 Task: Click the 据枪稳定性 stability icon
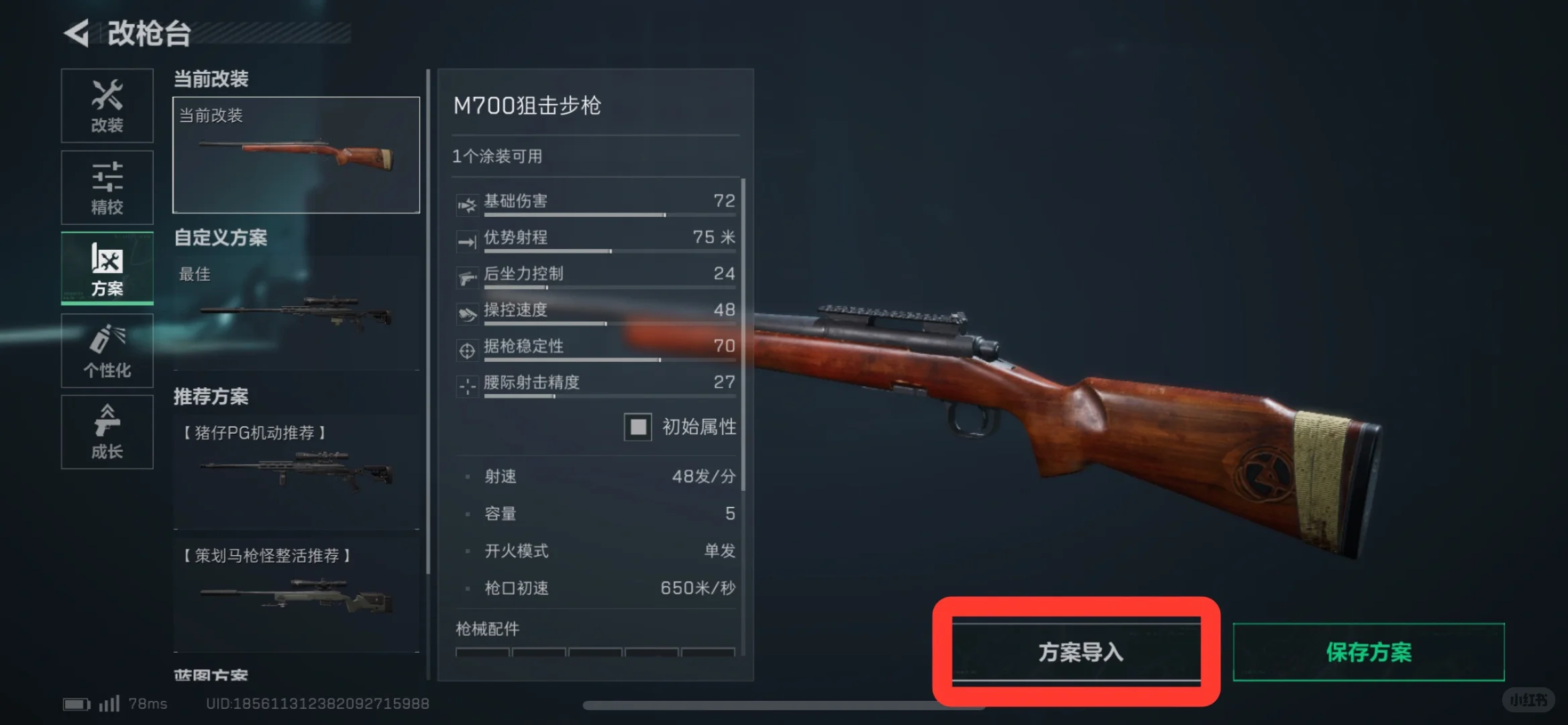coord(468,350)
